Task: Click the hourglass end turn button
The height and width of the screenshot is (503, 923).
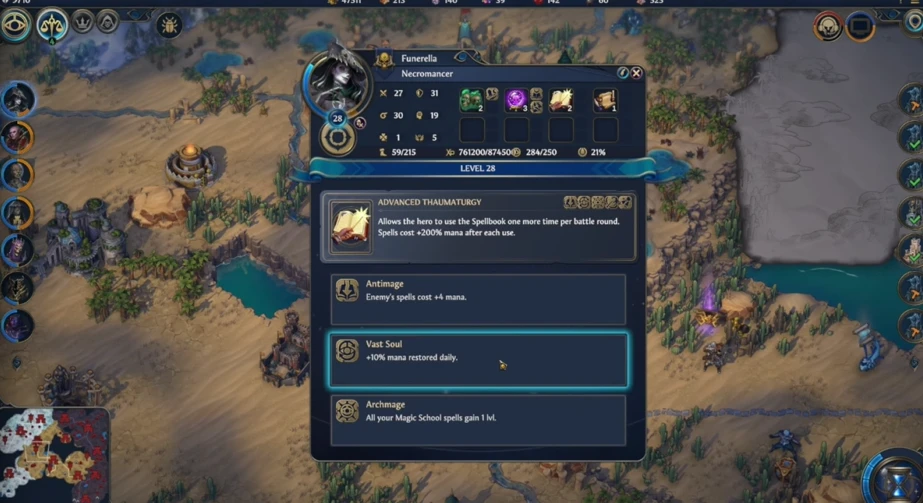Action: pos(896,478)
